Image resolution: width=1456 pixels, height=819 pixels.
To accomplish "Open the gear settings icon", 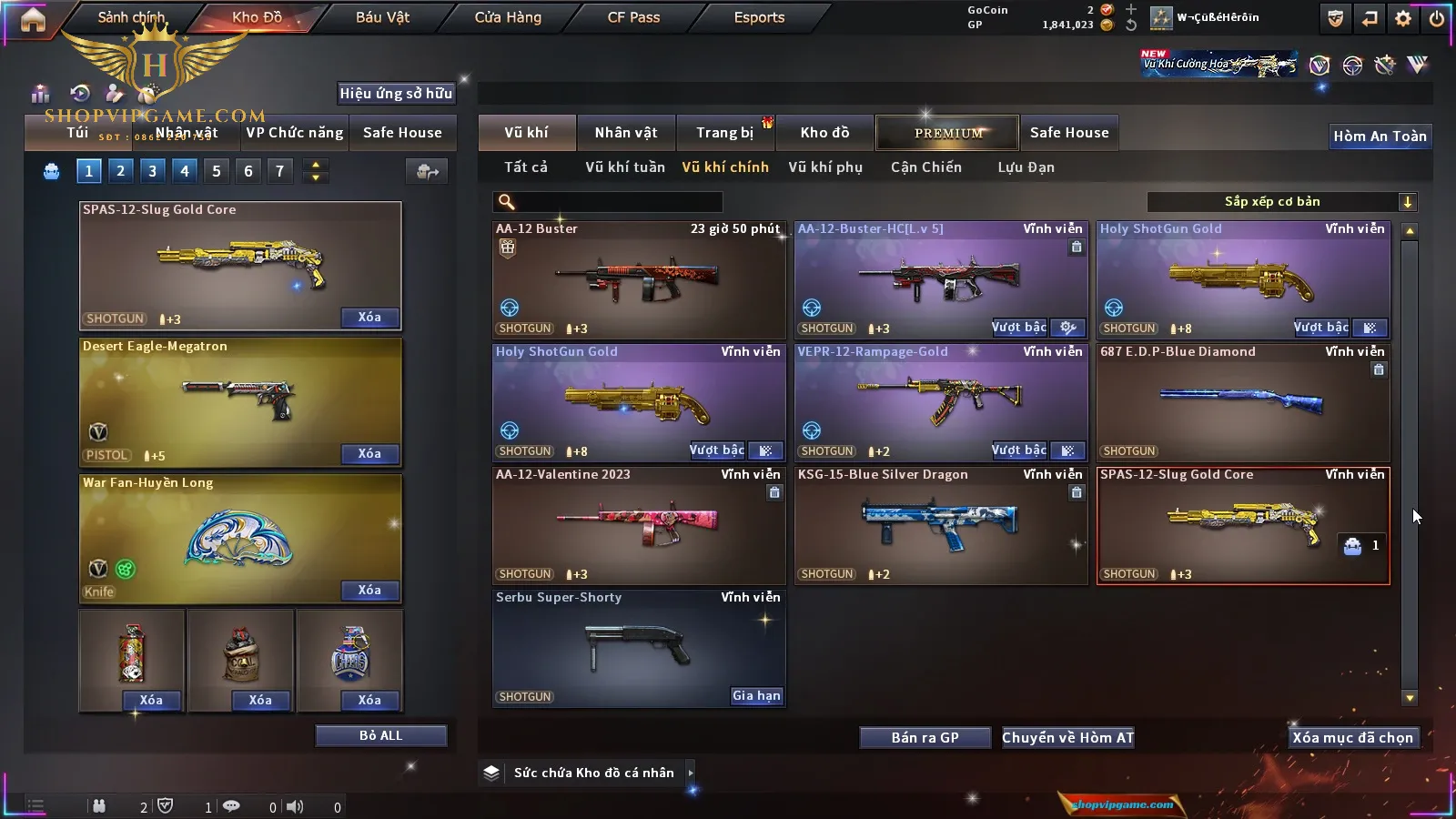I will point(1403,18).
